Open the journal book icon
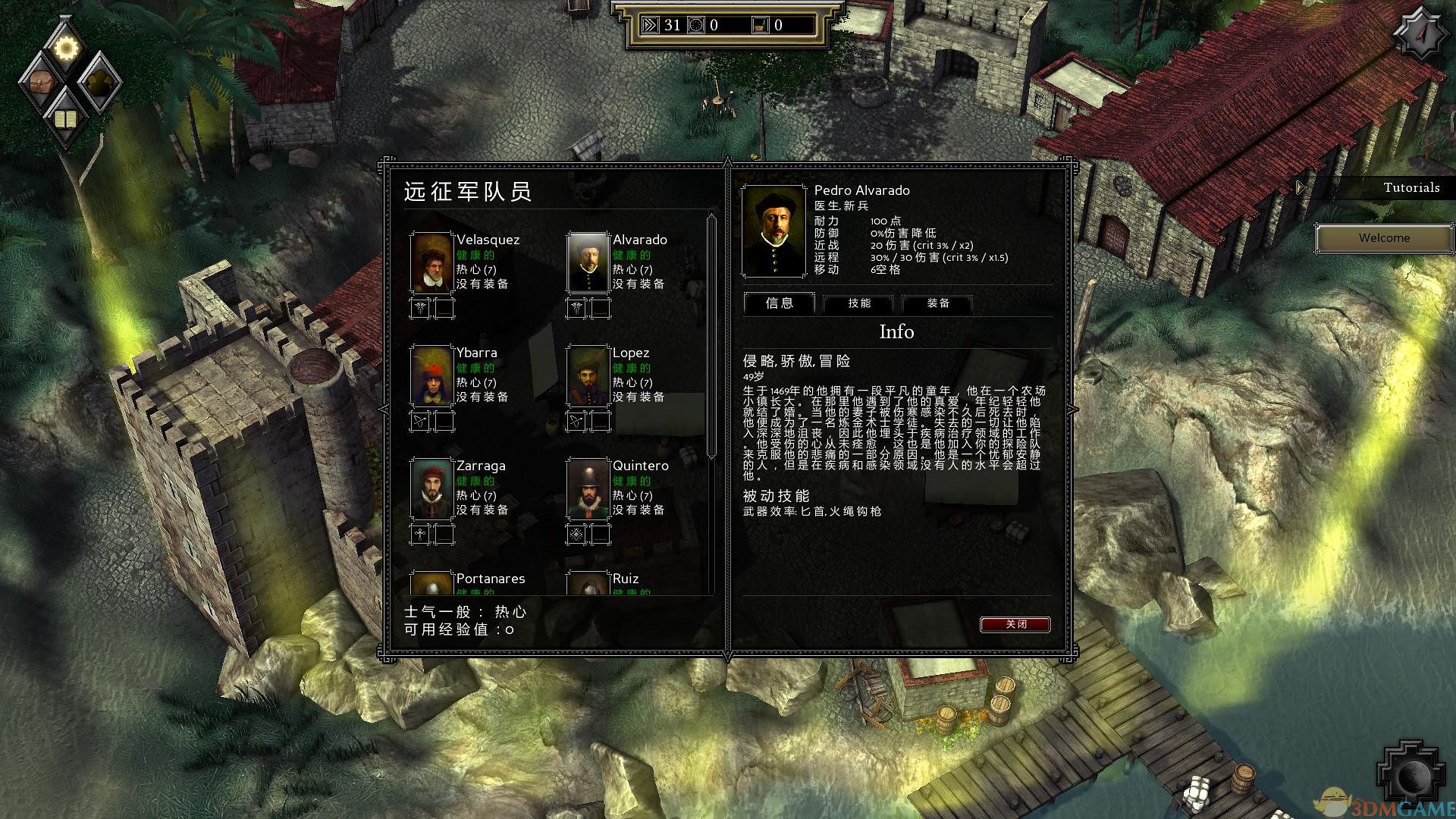This screenshot has width=1456, height=819. tap(67, 118)
